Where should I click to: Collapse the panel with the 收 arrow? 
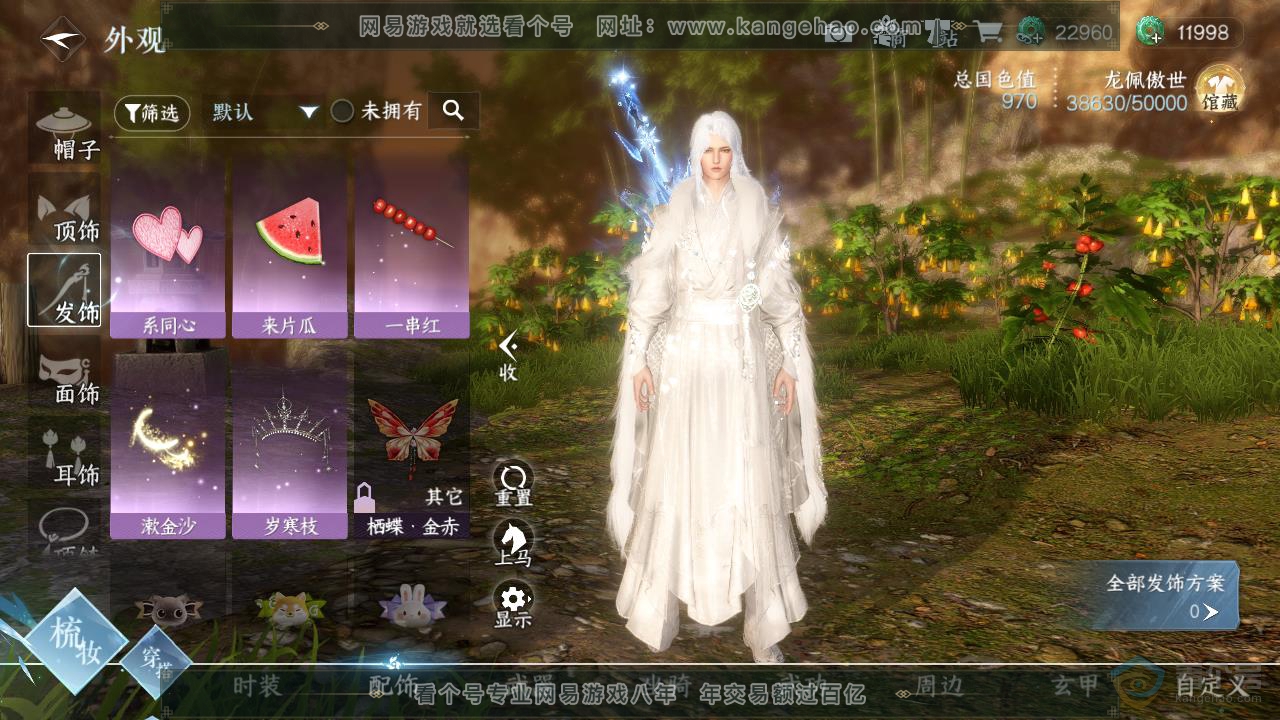(509, 355)
